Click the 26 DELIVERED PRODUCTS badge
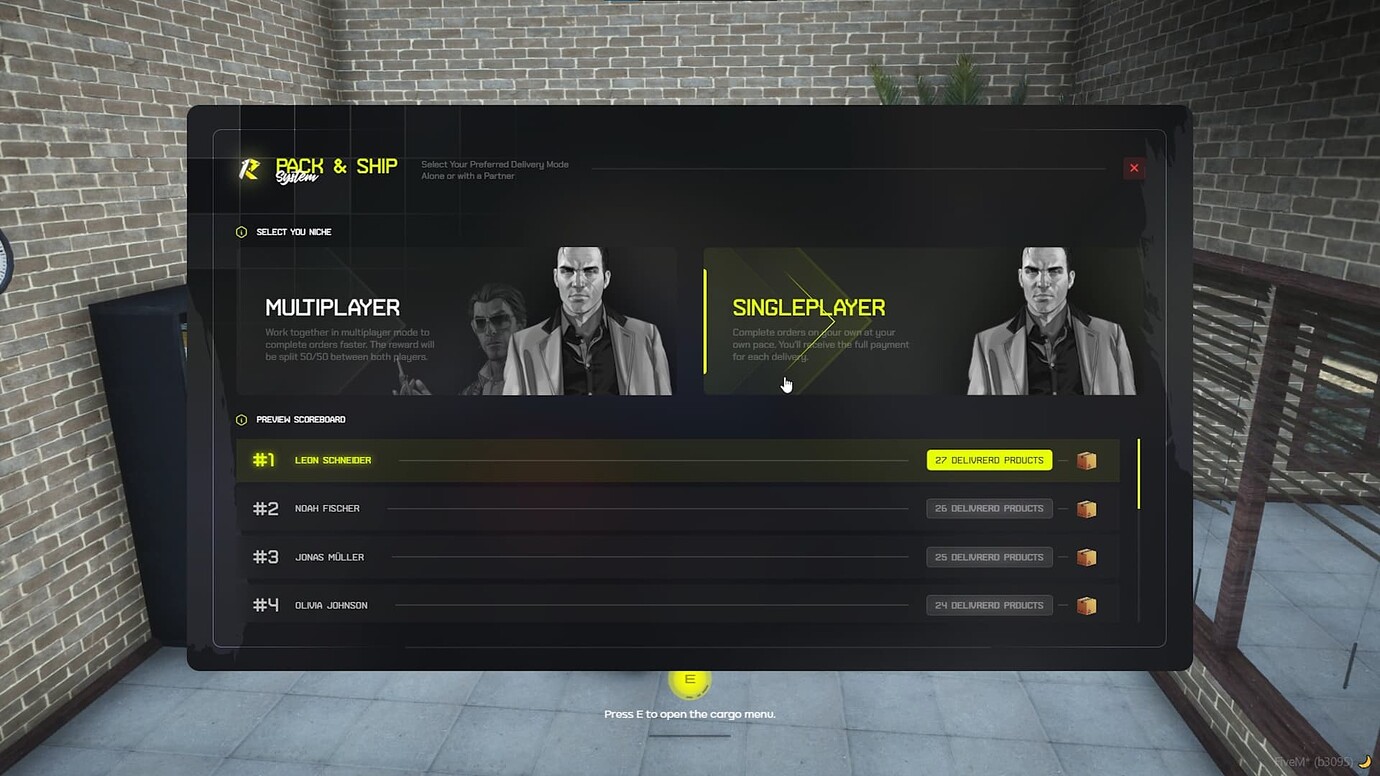This screenshot has width=1380, height=776. click(988, 508)
